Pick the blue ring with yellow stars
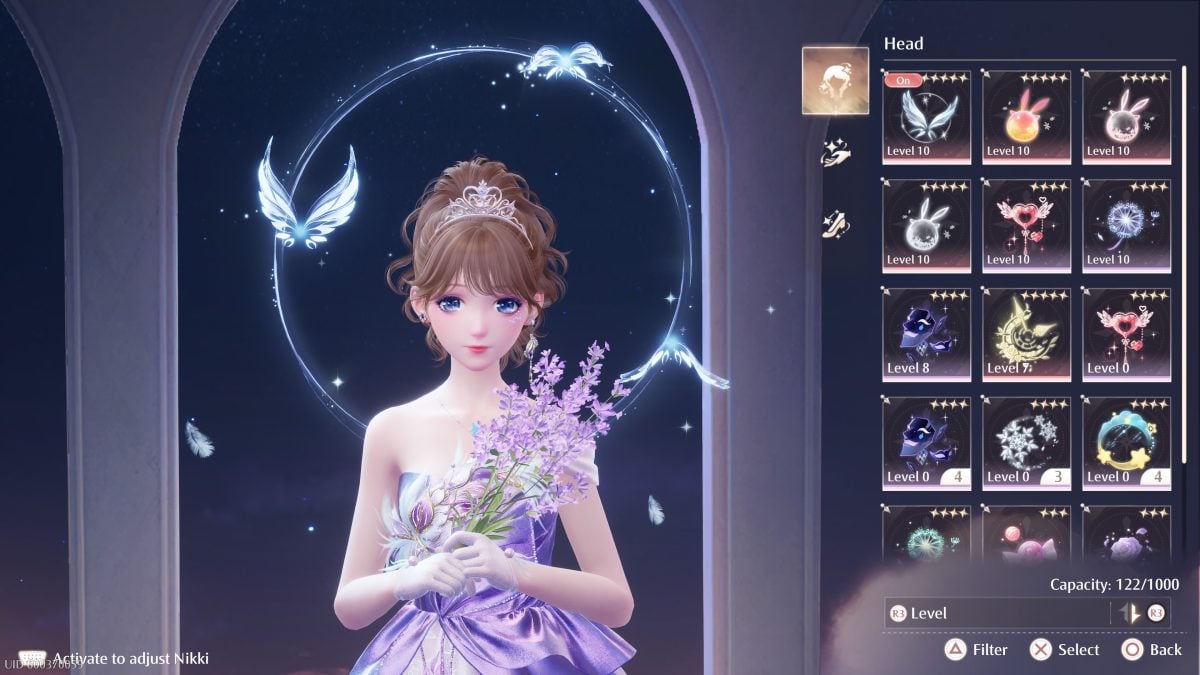This screenshot has width=1200, height=675. coord(1126,443)
